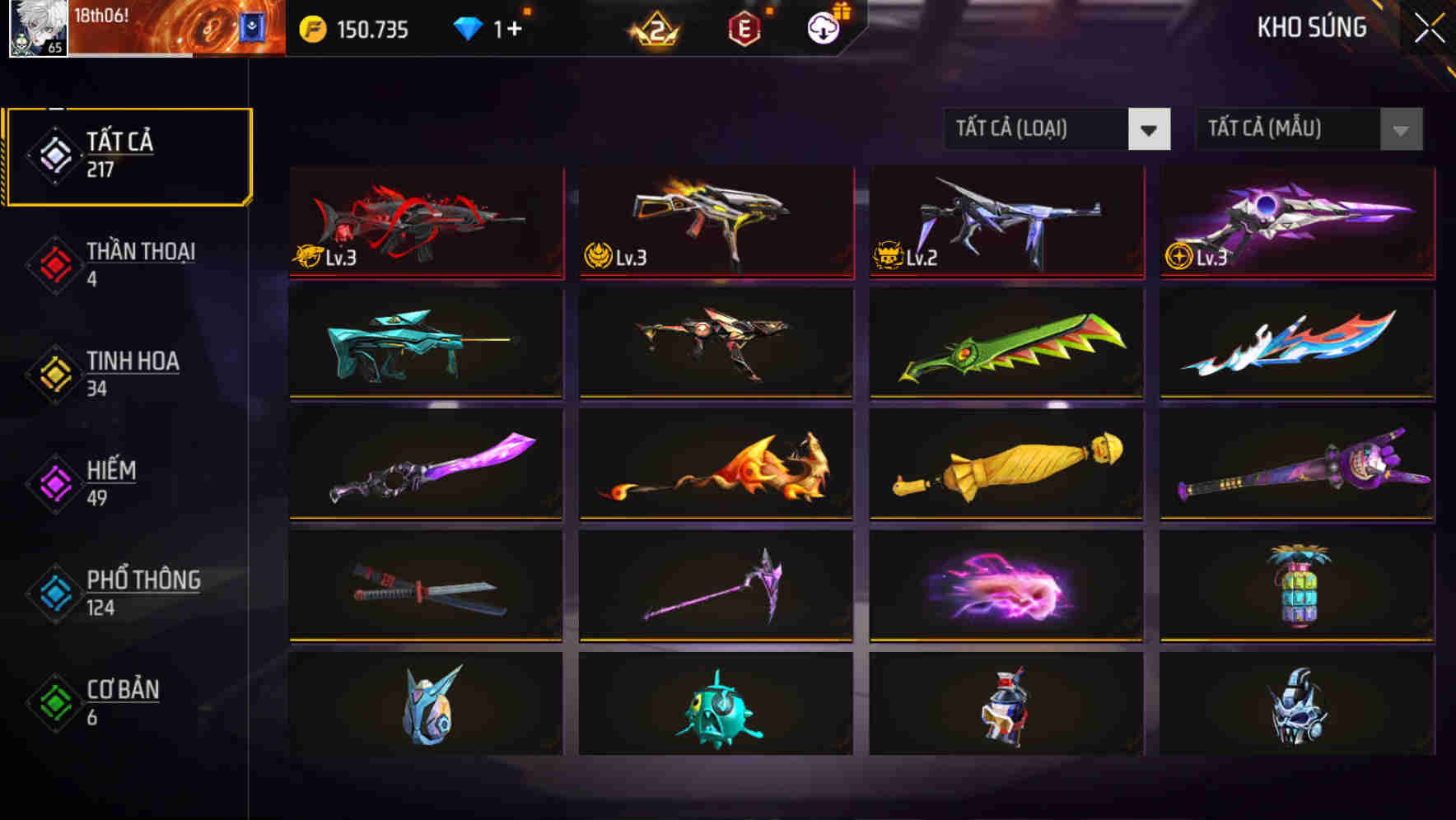Screen dimensions: 1456x820
Task: Open the TẤT CẢ (LOẠI) dropdown
Action: [1057, 129]
